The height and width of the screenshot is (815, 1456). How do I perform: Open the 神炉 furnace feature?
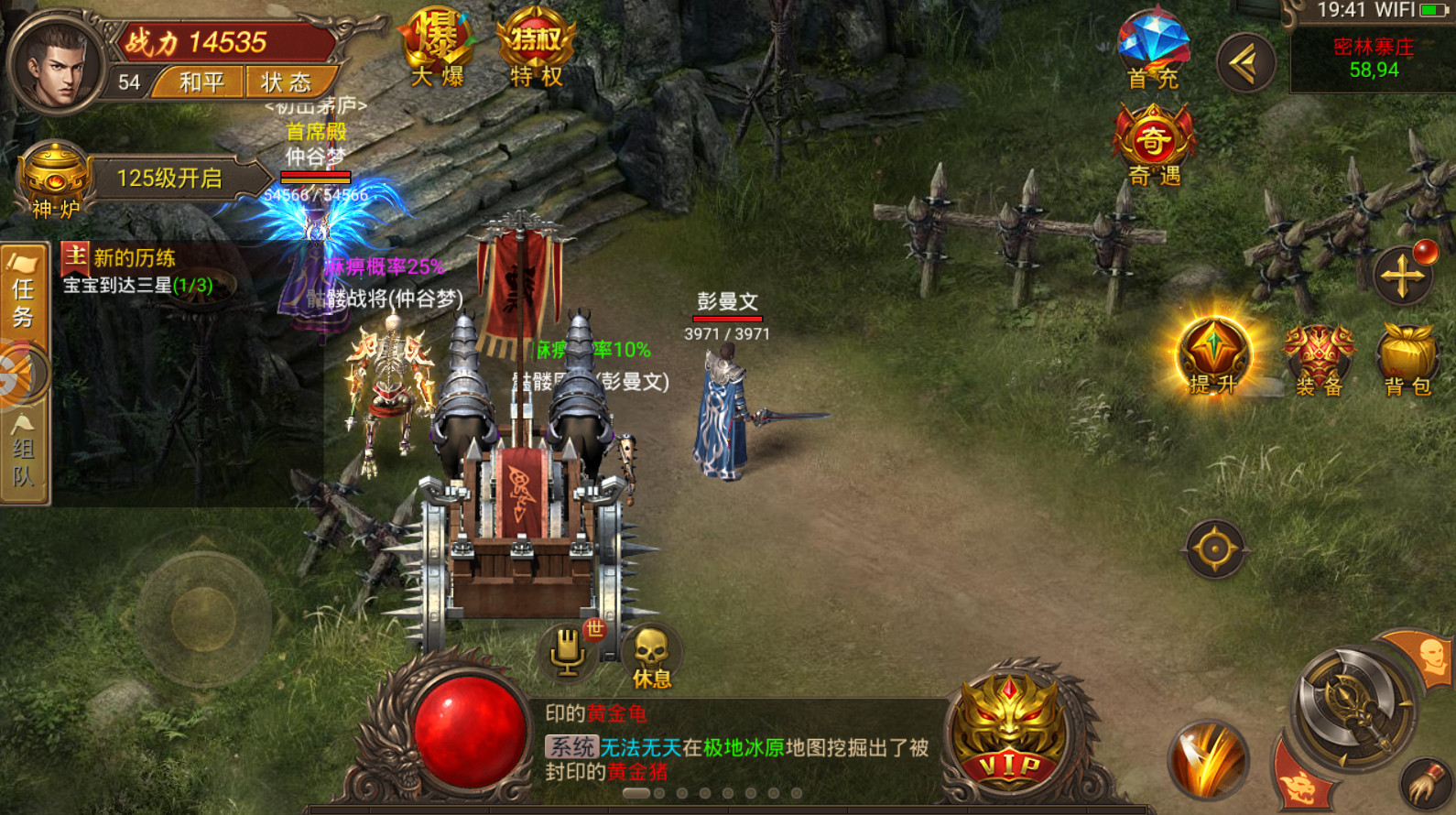pos(55,180)
